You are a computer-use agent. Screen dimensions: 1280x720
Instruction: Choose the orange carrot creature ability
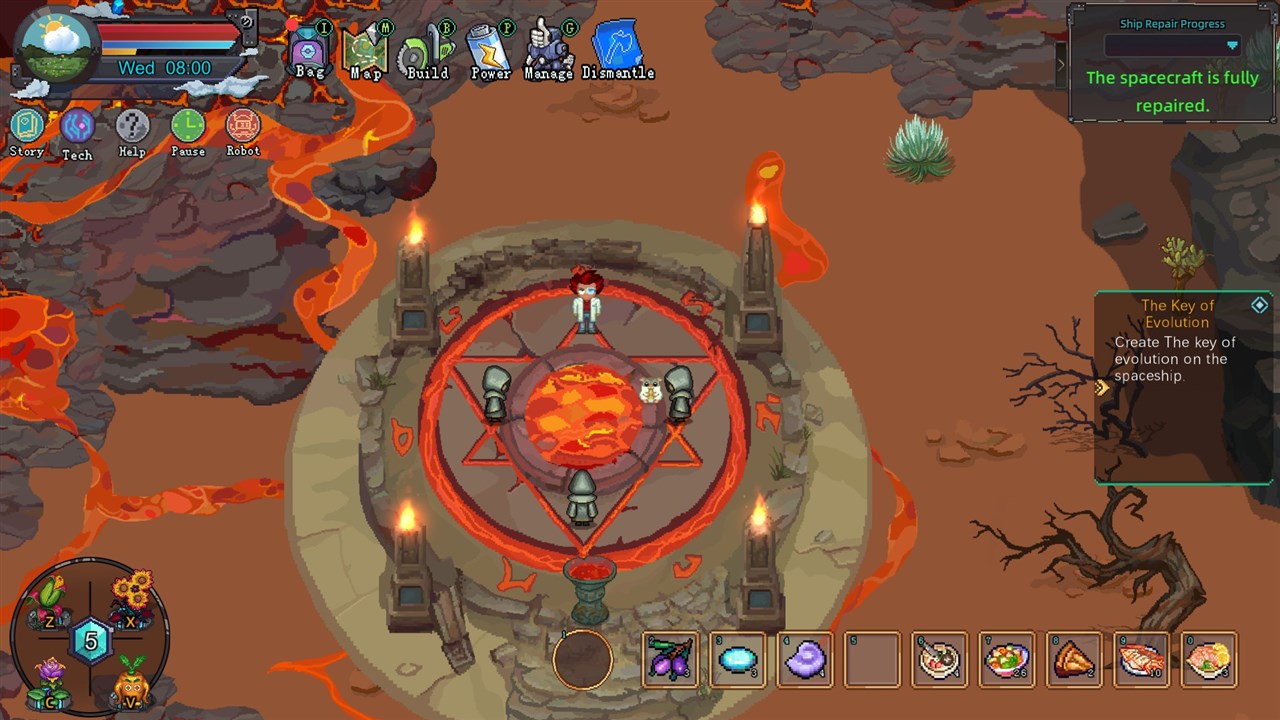click(x=130, y=686)
